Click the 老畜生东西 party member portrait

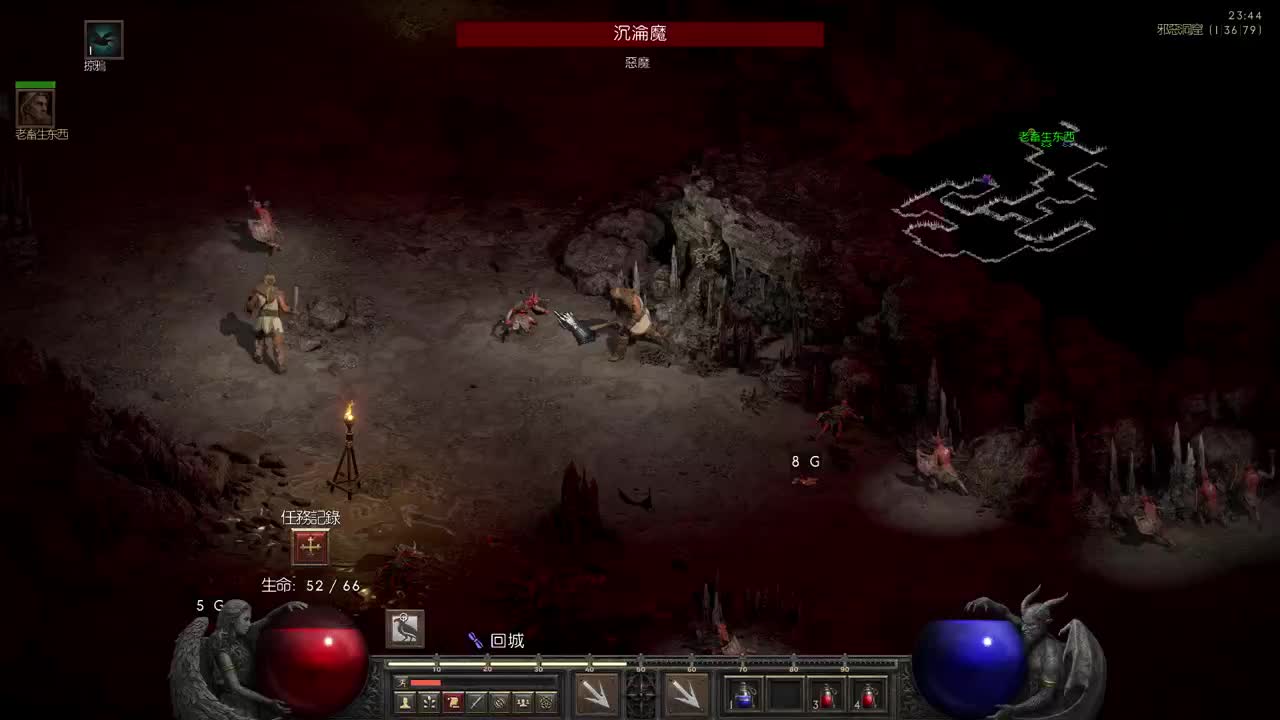[34, 108]
